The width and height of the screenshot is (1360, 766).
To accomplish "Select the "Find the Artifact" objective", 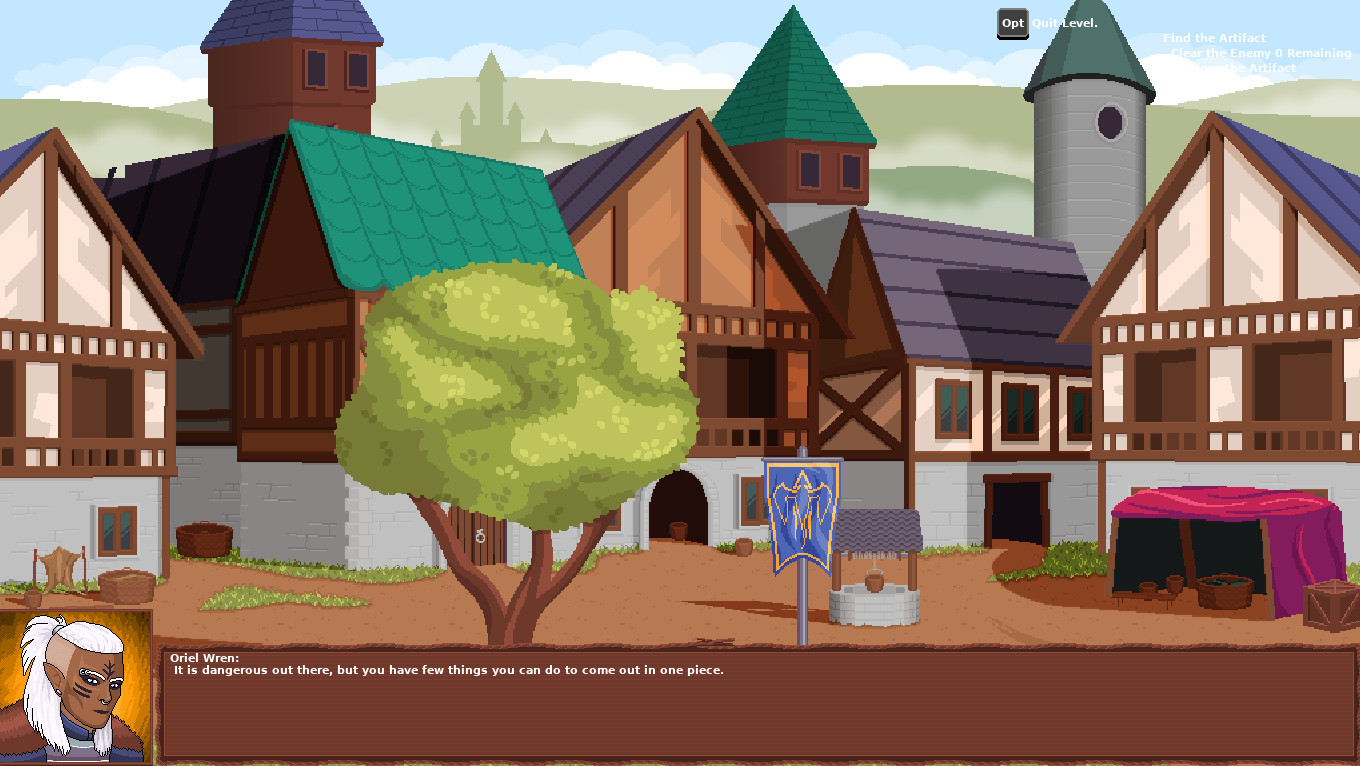I will (x=1213, y=37).
